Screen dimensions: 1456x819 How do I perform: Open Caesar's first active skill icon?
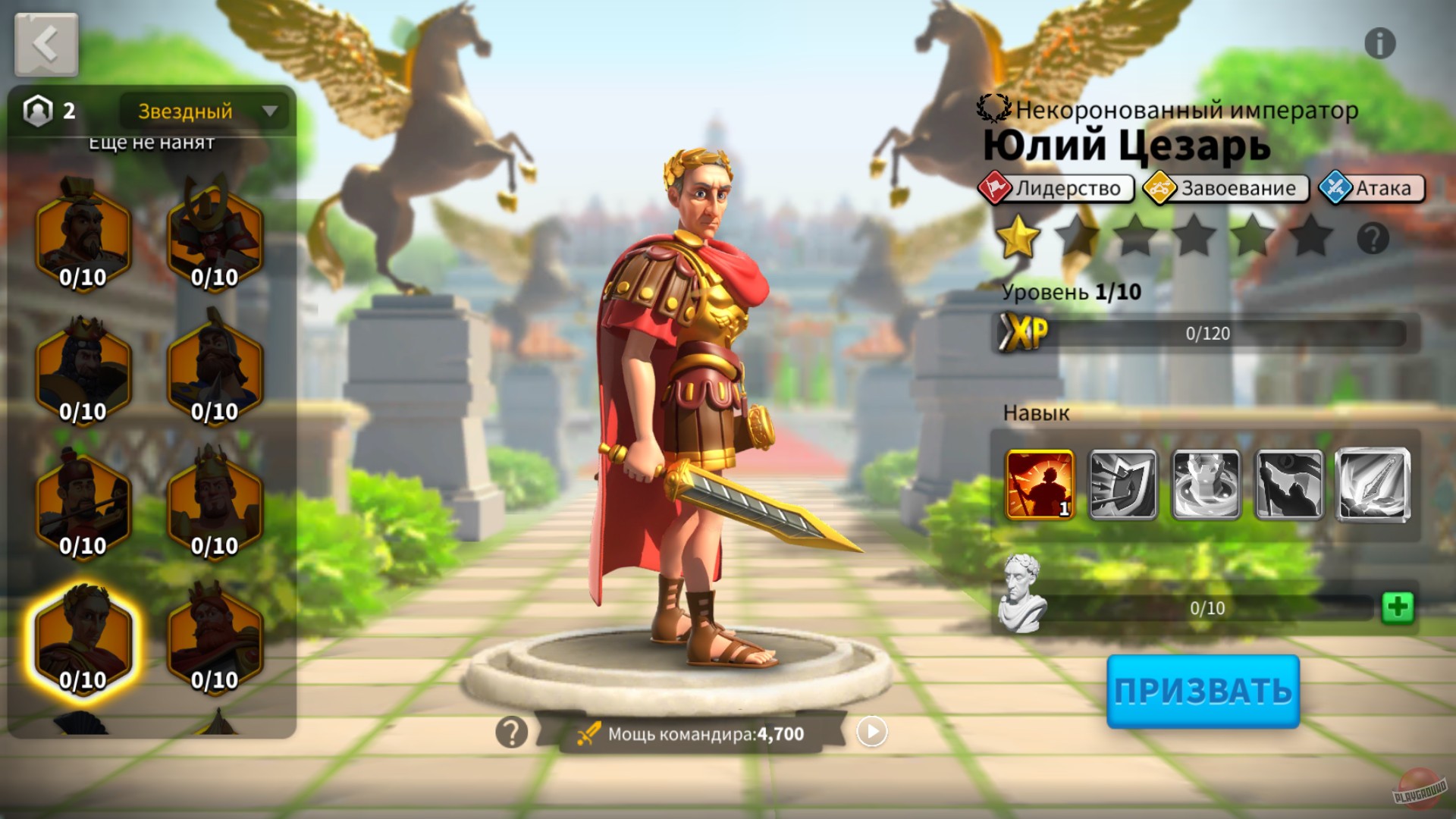1040,484
